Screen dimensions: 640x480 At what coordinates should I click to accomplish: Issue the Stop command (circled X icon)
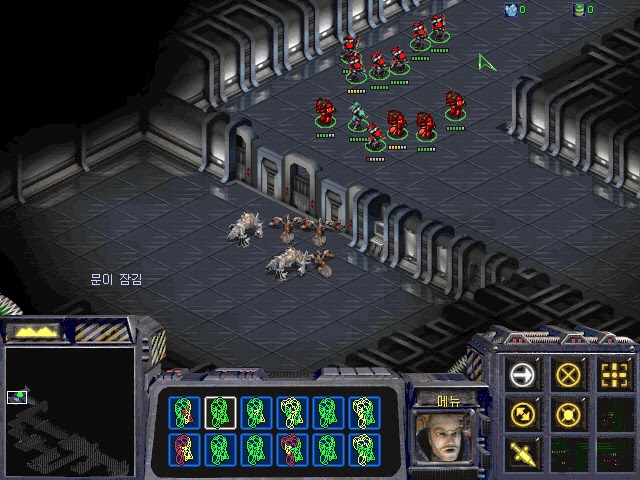pos(568,375)
